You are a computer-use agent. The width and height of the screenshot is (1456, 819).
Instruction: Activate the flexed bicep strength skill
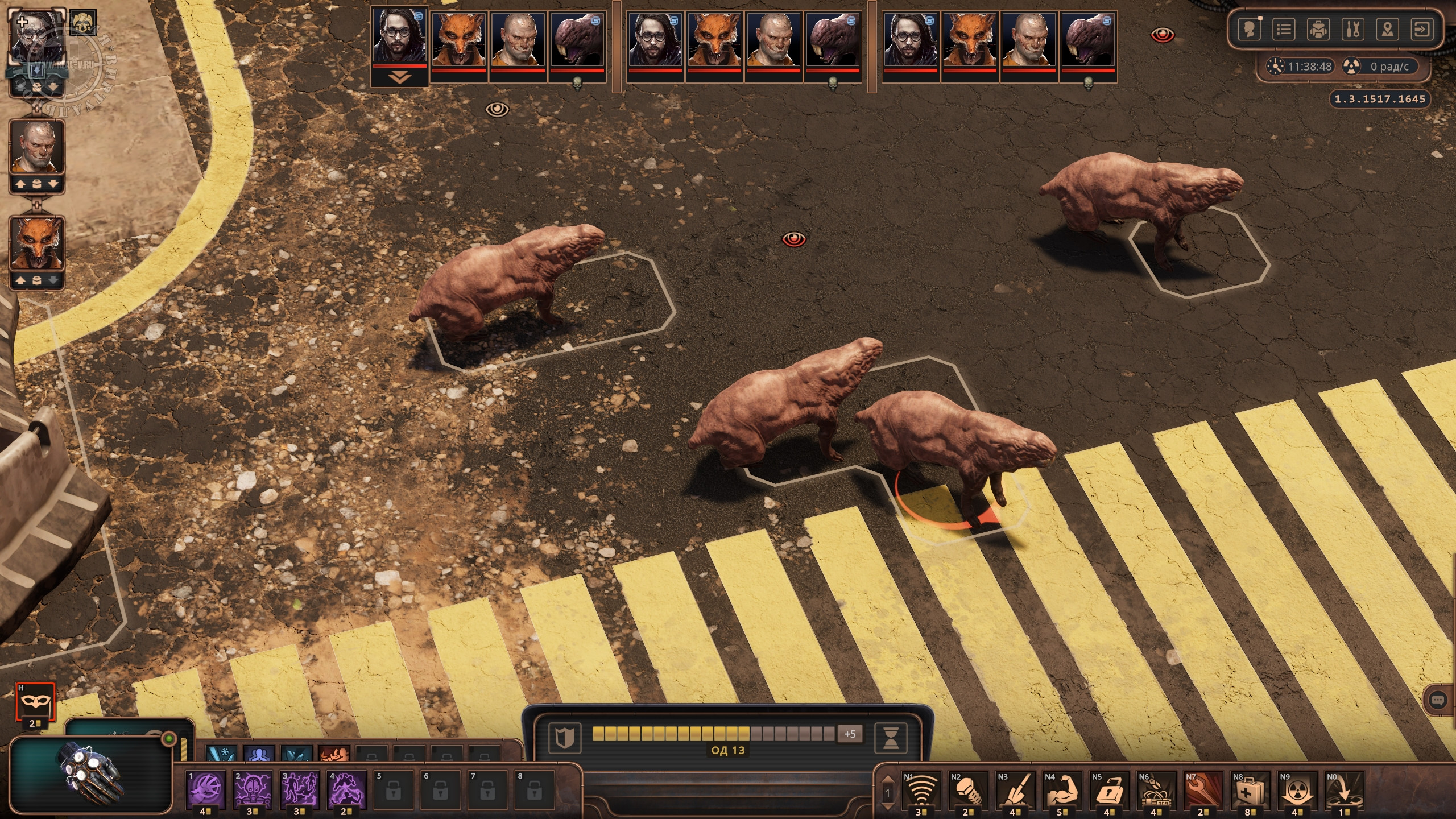click(x=1061, y=789)
